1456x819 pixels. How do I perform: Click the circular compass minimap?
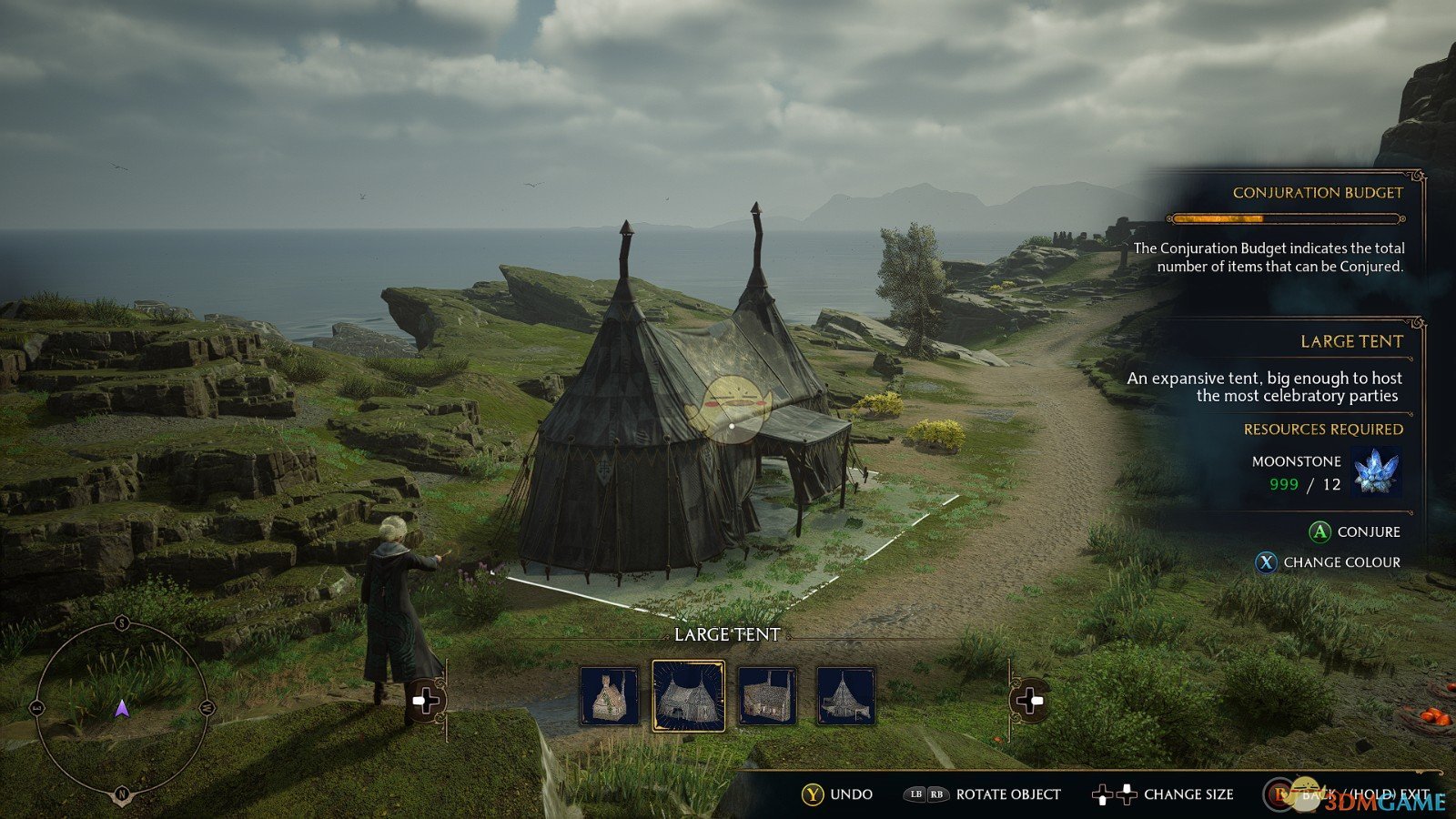122,709
